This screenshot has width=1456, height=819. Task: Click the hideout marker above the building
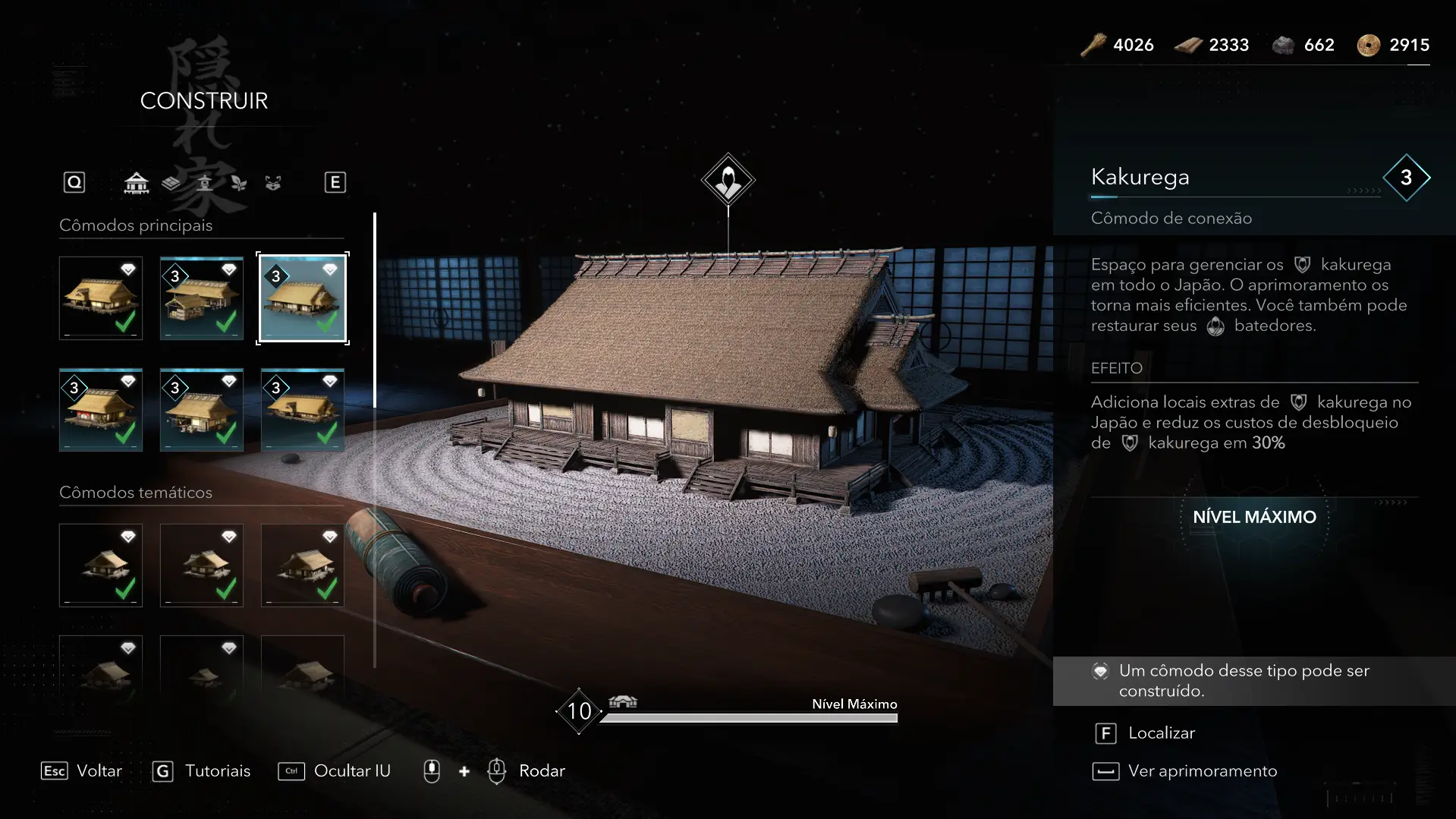728,181
